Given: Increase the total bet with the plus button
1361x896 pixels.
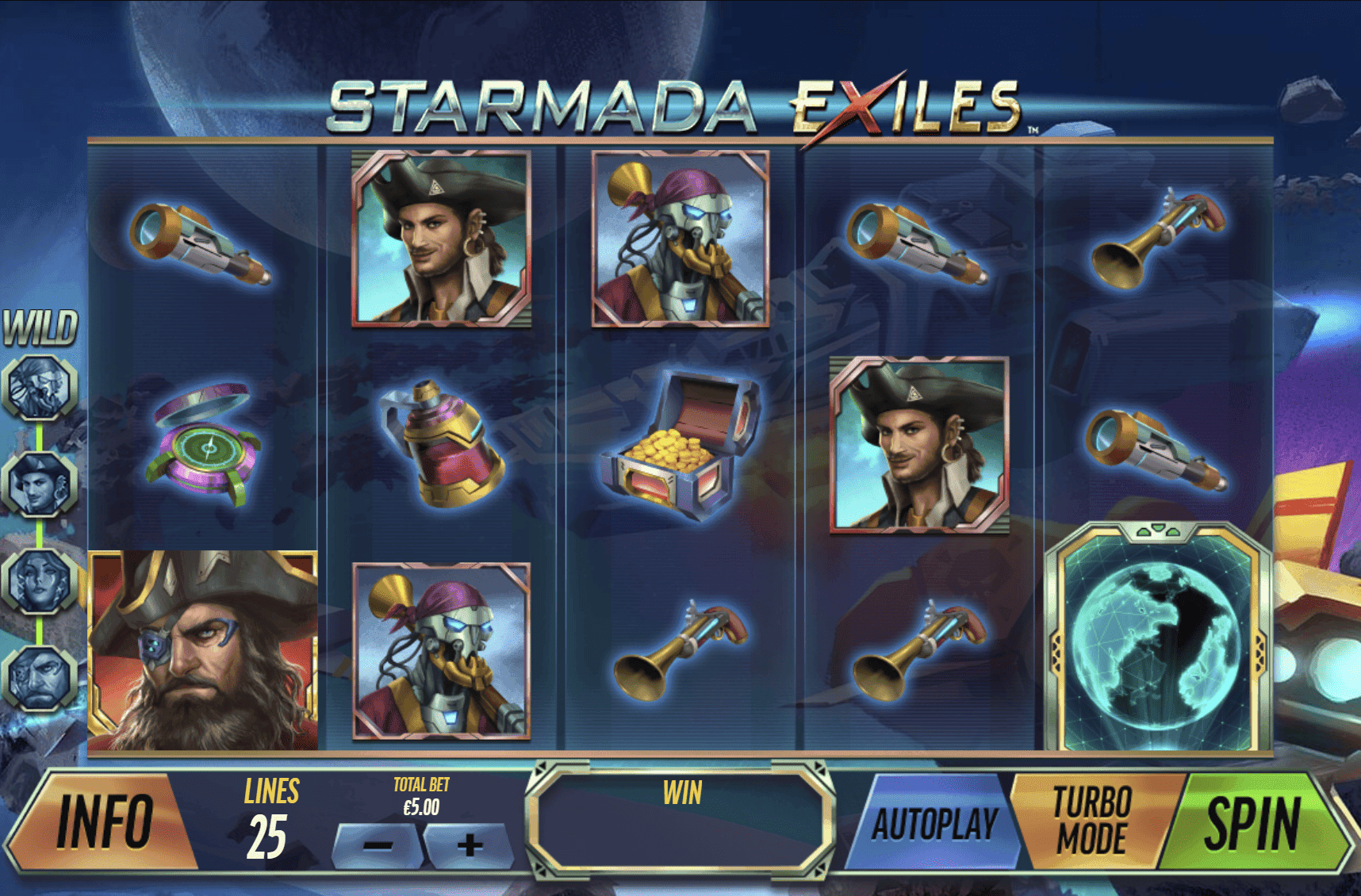Looking at the screenshot, I should click(x=468, y=845).
